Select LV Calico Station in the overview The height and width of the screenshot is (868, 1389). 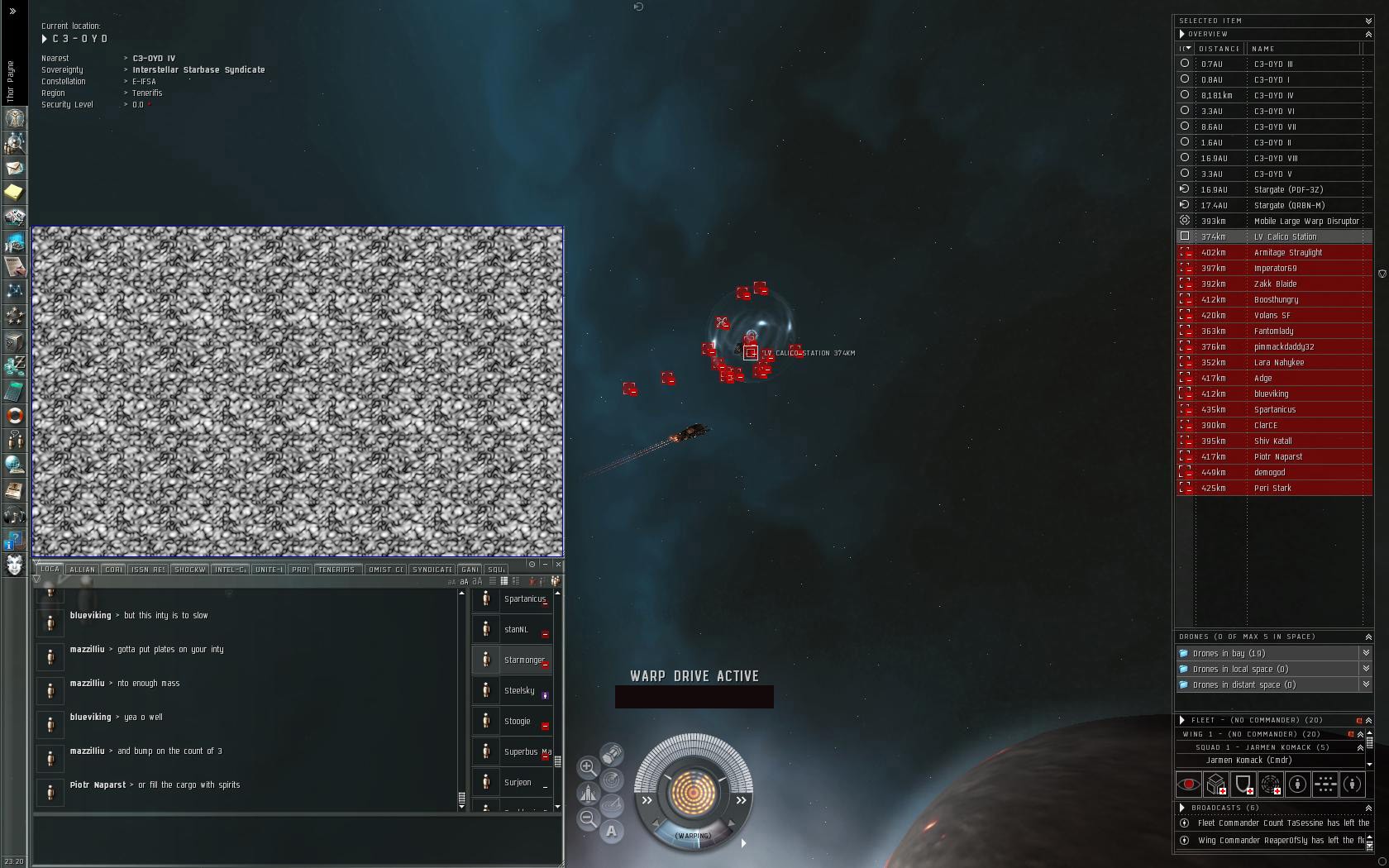click(1285, 237)
